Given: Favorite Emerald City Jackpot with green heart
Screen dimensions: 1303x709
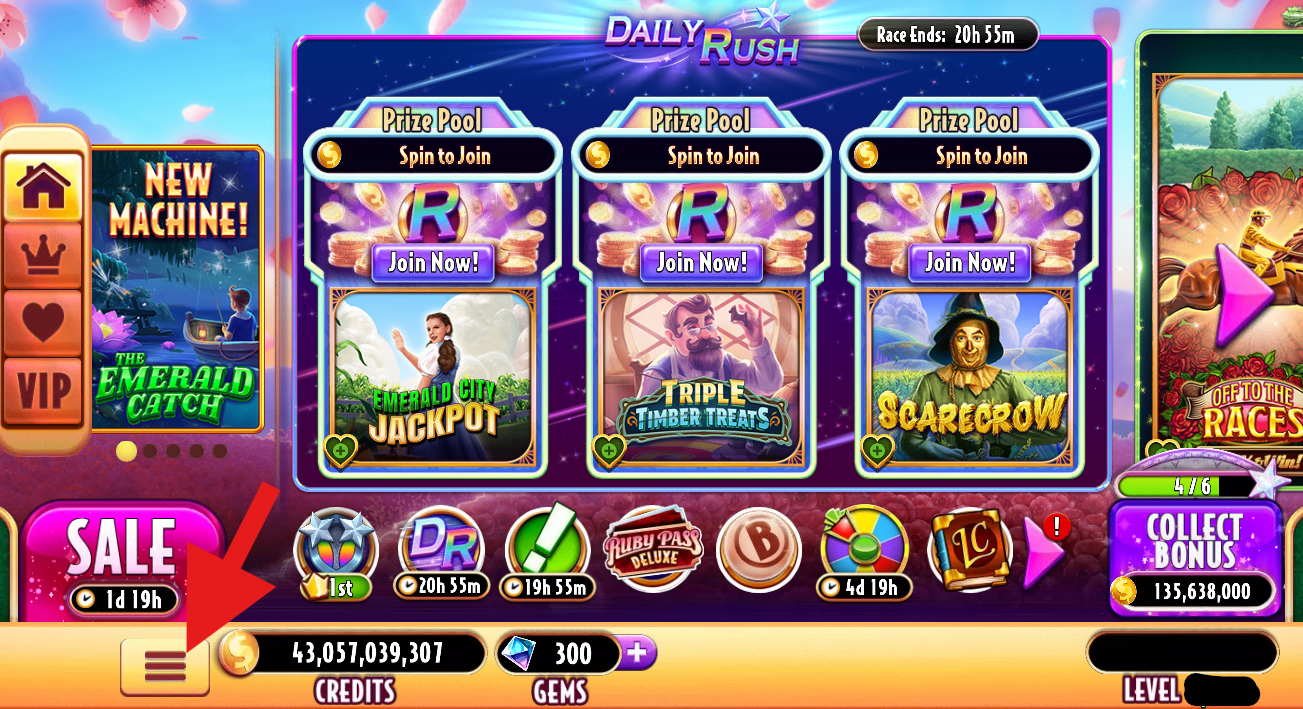Looking at the screenshot, I should point(341,449).
